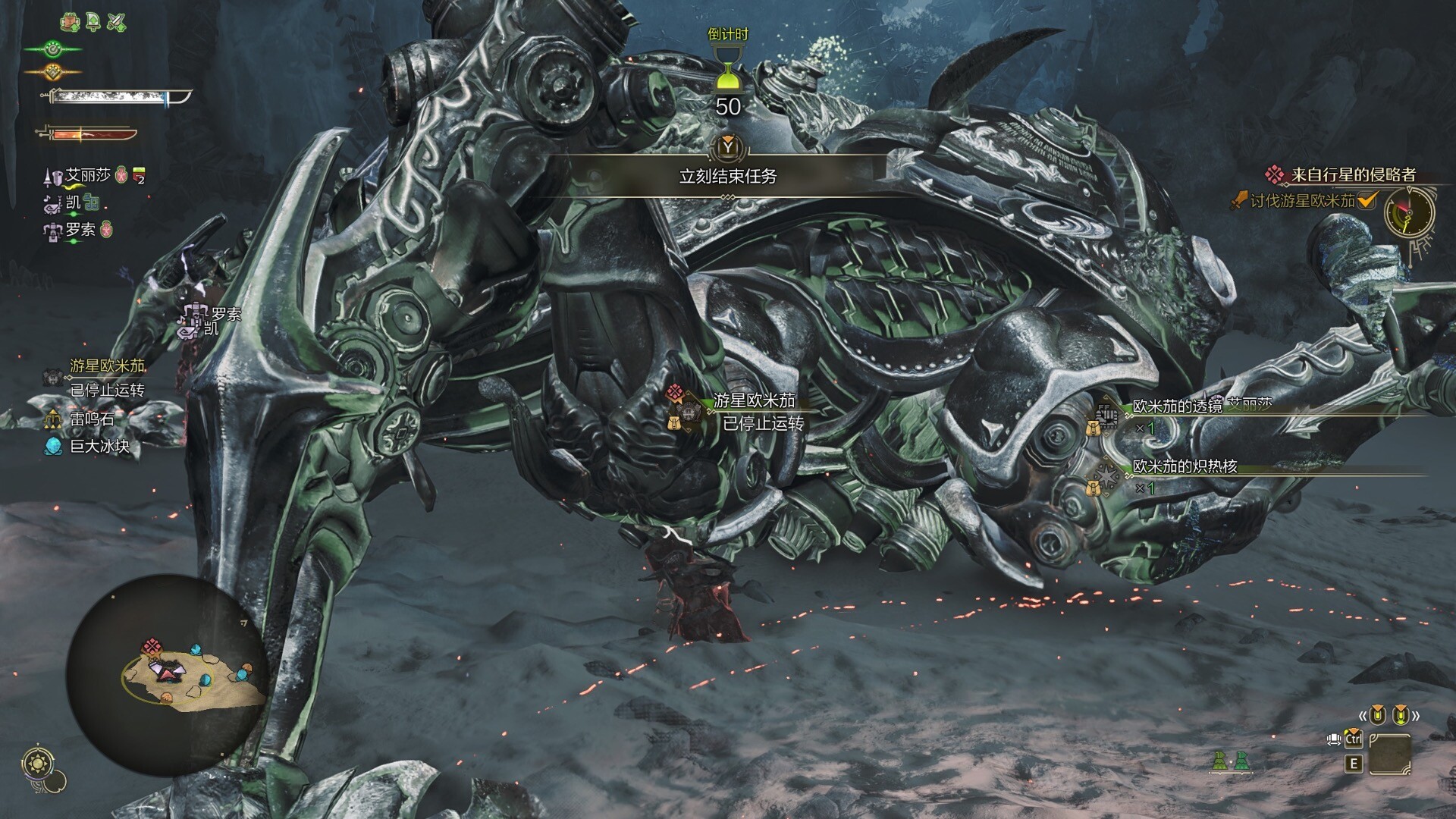1456x819 pixels.
Task: Choose the 立刻结束任务 option
Action: tap(727, 176)
